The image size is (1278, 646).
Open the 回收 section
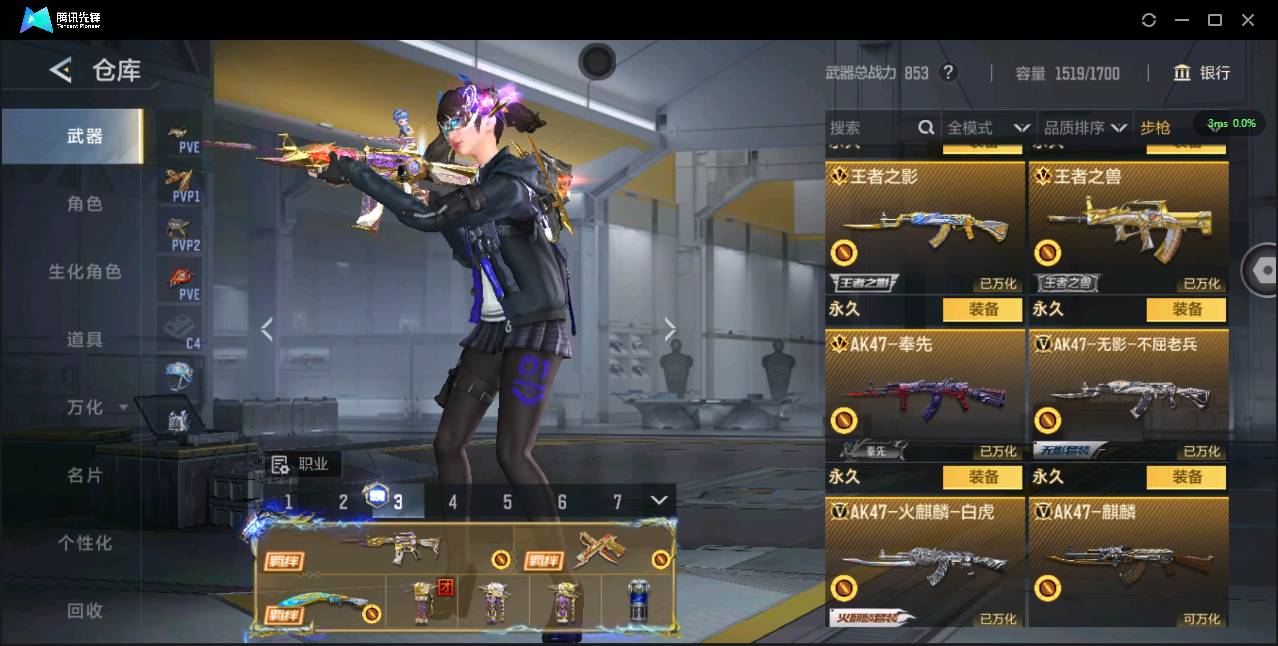click(85, 610)
